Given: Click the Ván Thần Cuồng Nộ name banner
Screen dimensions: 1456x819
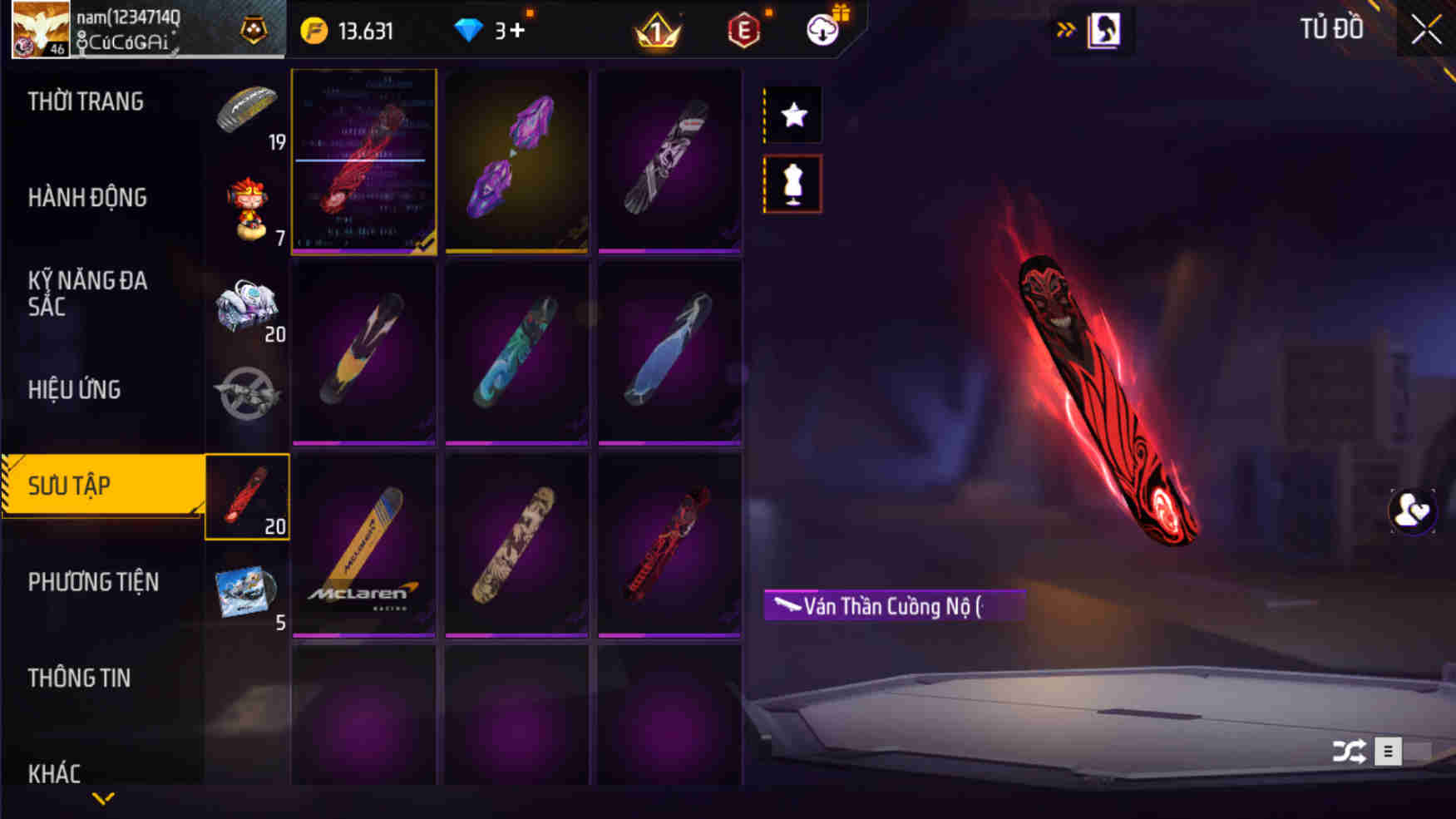Looking at the screenshot, I should pos(891,606).
